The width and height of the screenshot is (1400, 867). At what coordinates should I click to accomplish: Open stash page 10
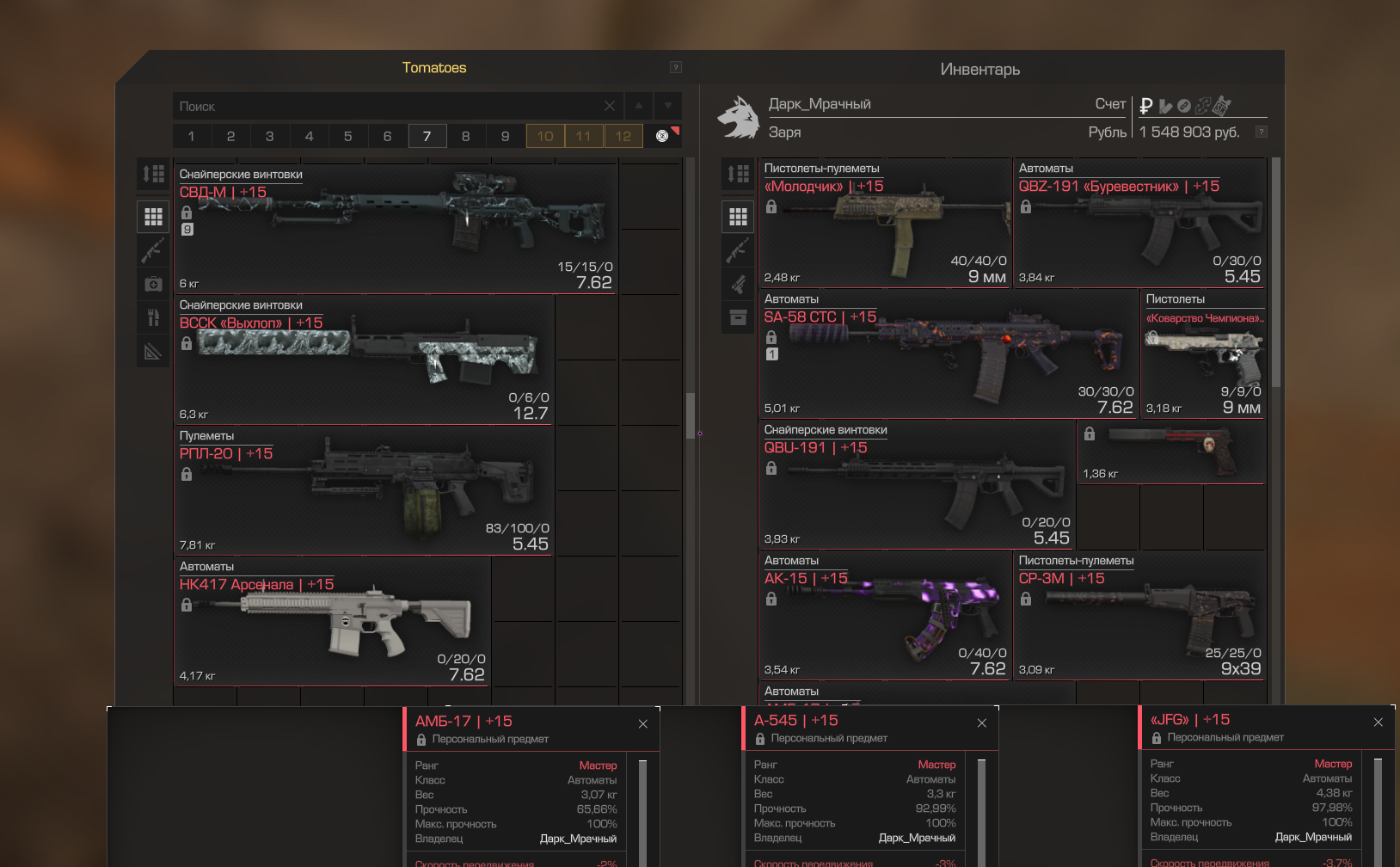click(x=545, y=136)
